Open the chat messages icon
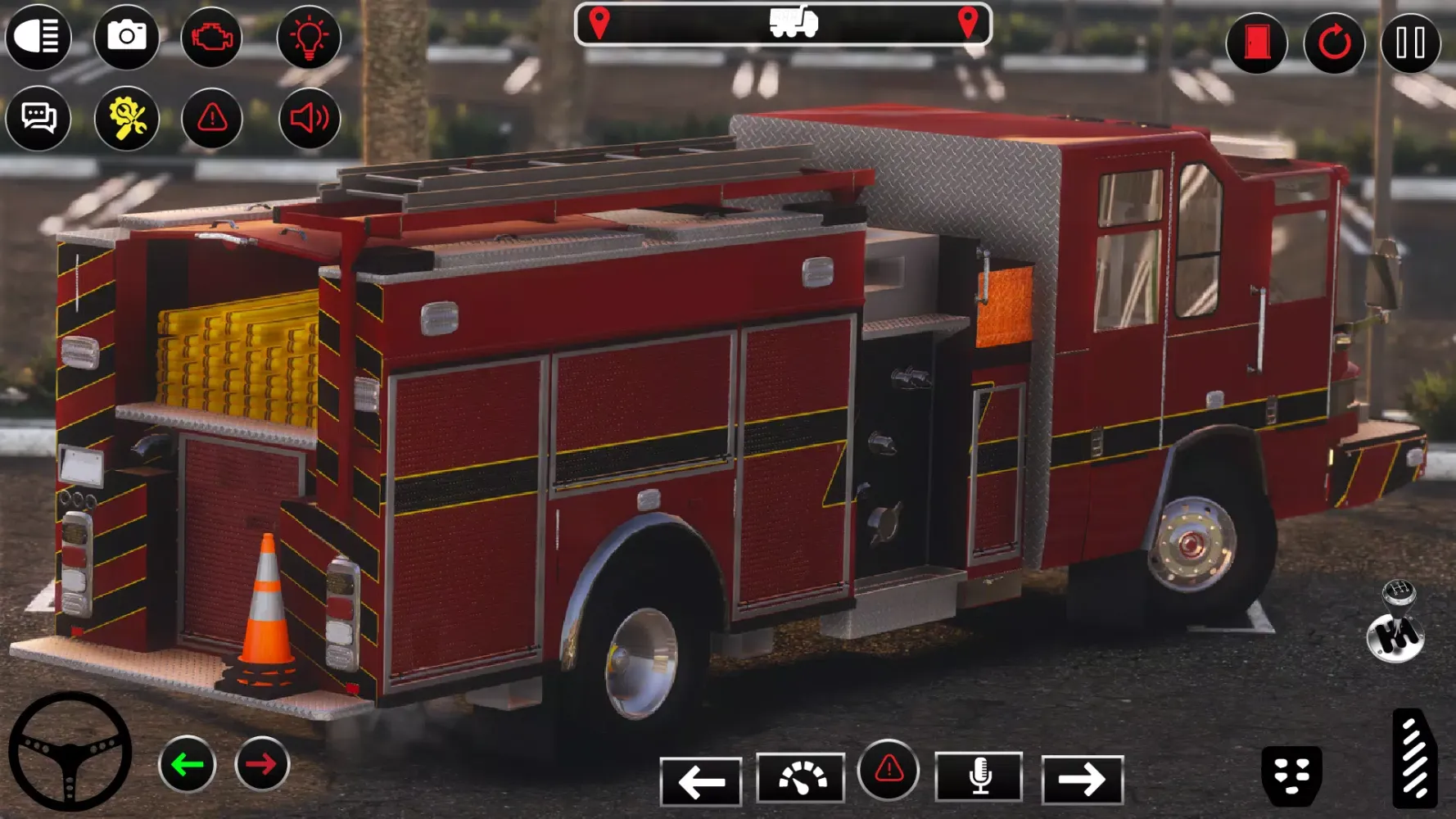Image resolution: width=1456 pixels, height=819 pixels. point(39,119)
